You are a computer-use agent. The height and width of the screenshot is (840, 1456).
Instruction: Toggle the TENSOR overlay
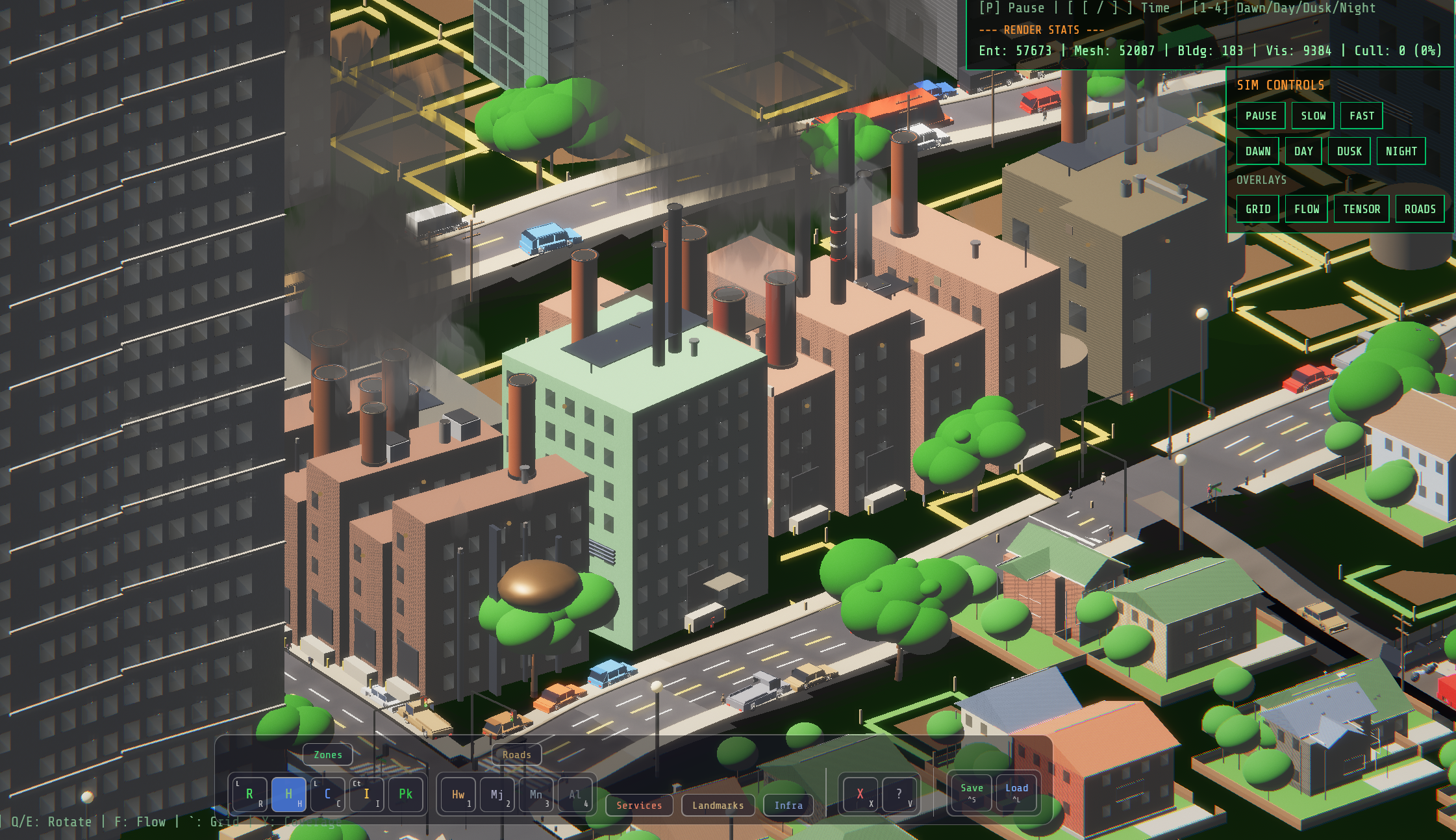click(1361, 209)
